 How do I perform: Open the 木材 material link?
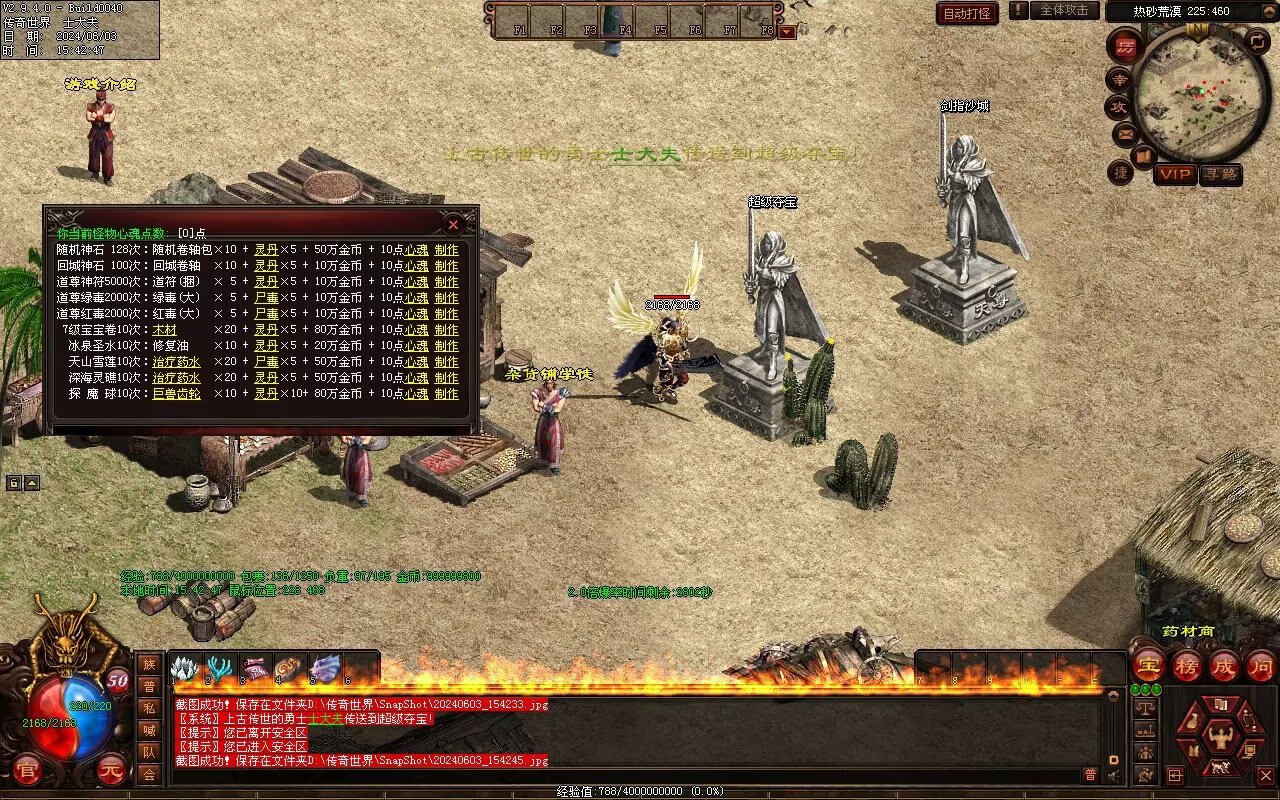point(164,330)
